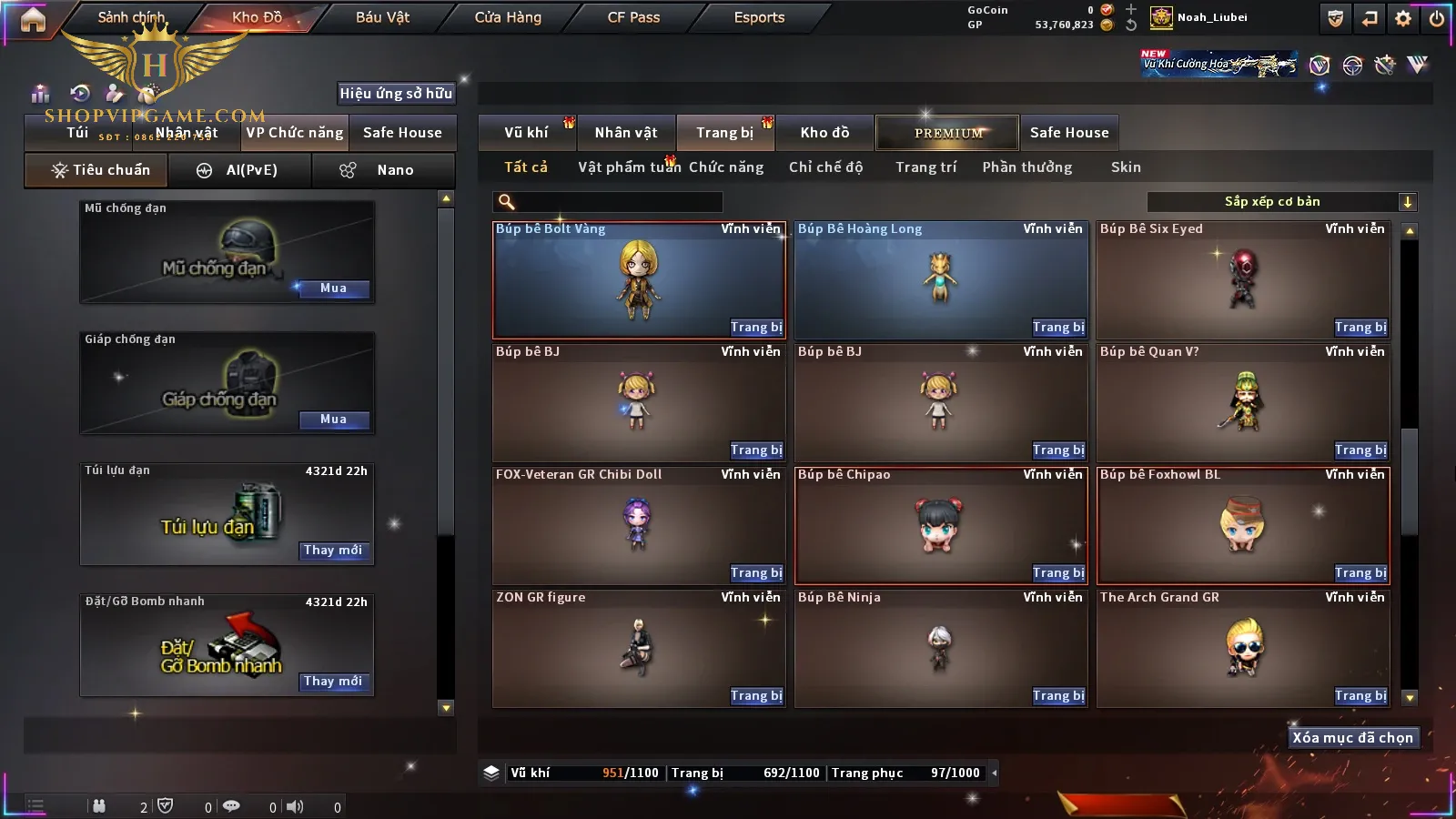1456x819 pixels.
Task: Choose the Nano loadout tab
Action: pyautogui.click(x=383, y=170)
